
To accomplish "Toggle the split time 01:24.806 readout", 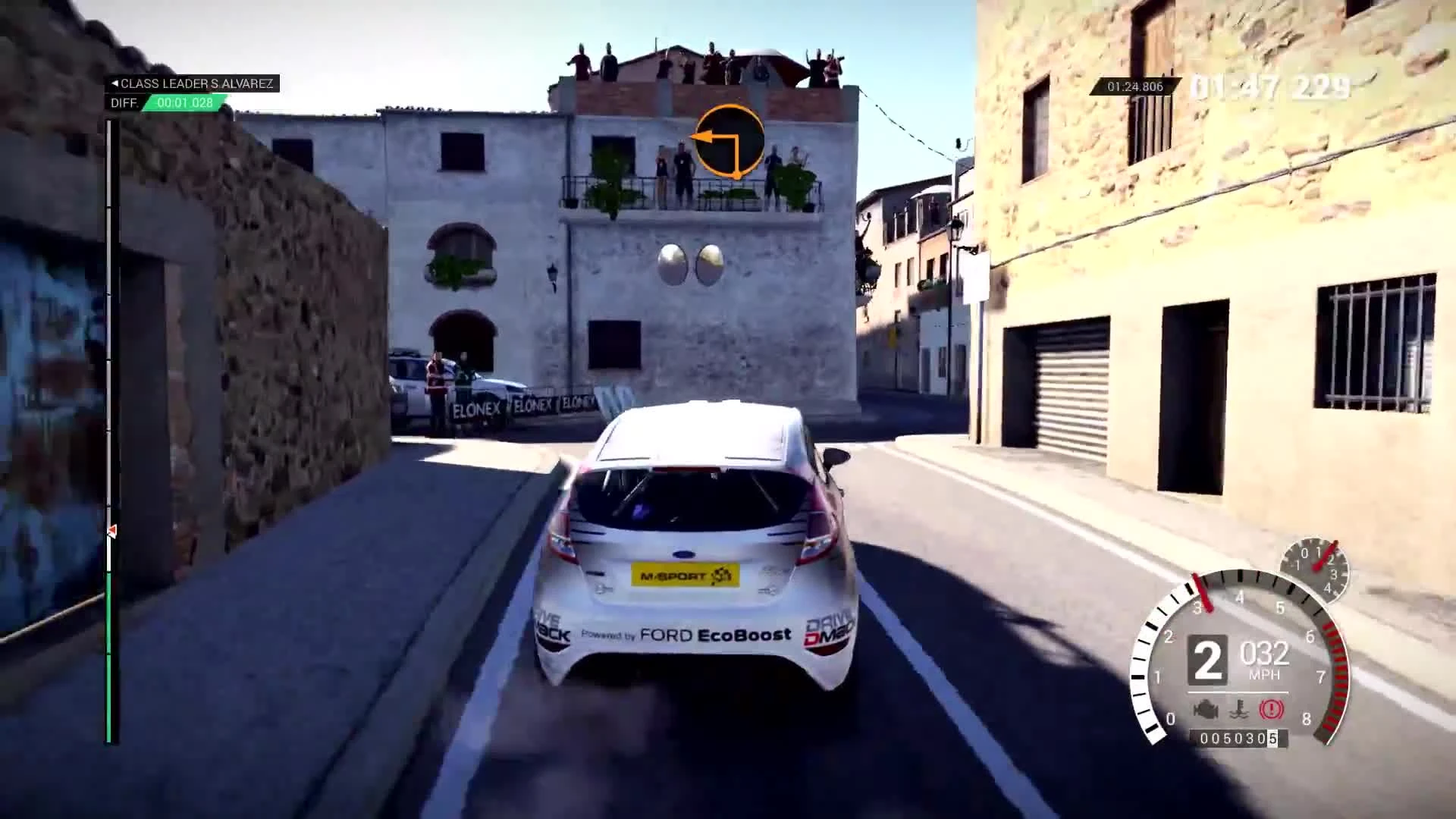I will (1134, 86).
